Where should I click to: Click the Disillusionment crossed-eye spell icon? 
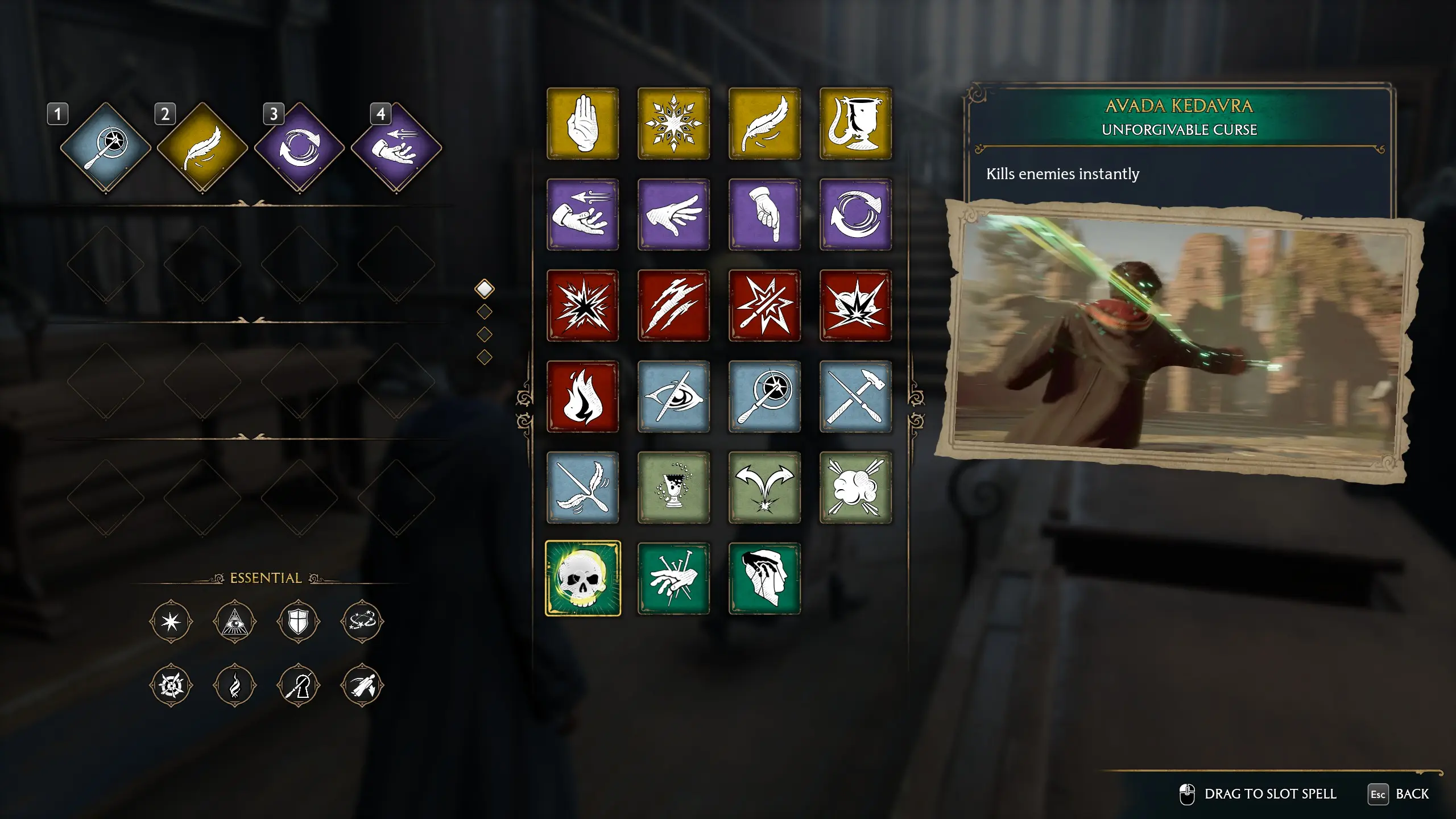[x=674, y=397]
